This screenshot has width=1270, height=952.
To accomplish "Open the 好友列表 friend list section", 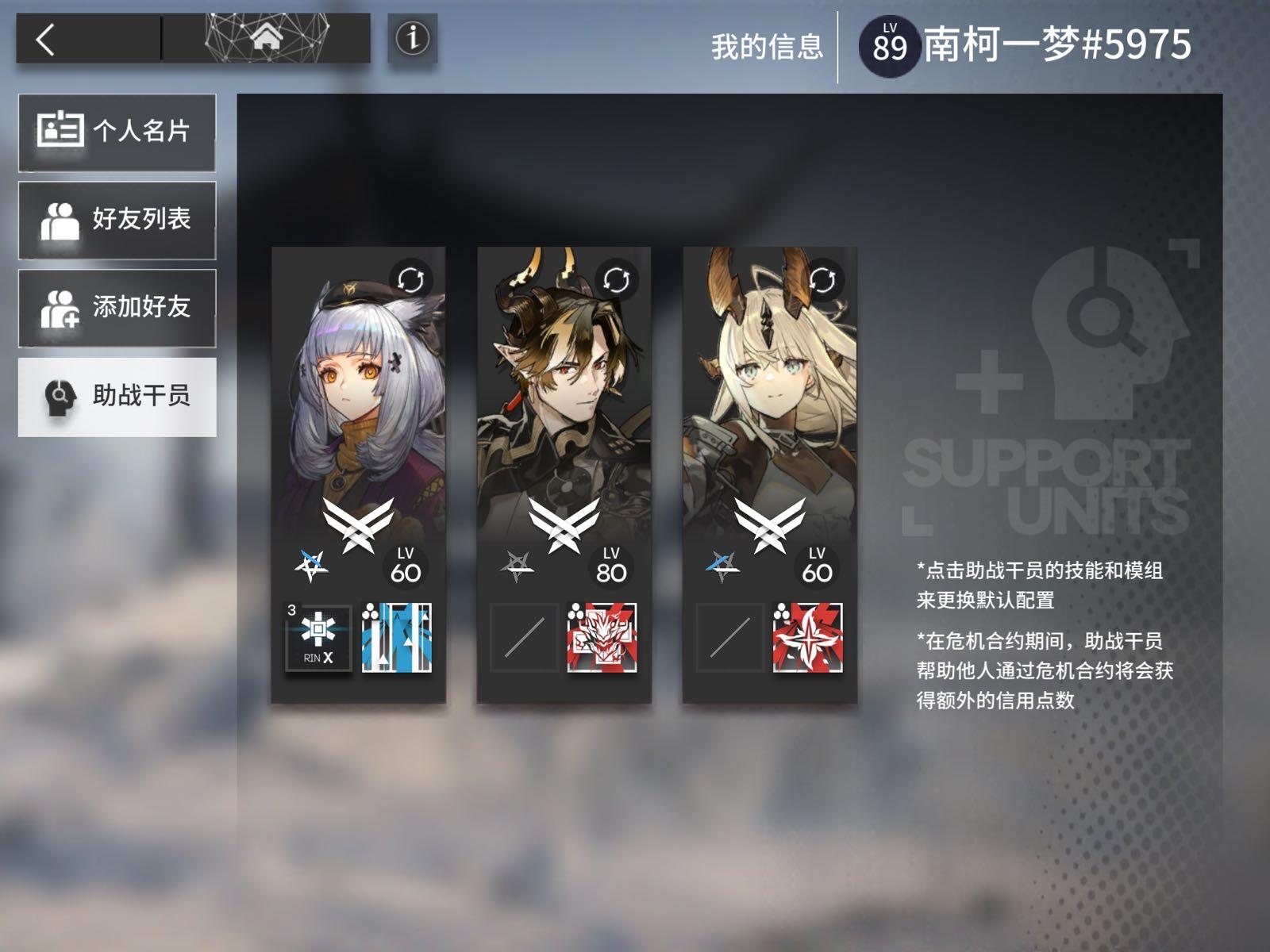I will point(117,220).
